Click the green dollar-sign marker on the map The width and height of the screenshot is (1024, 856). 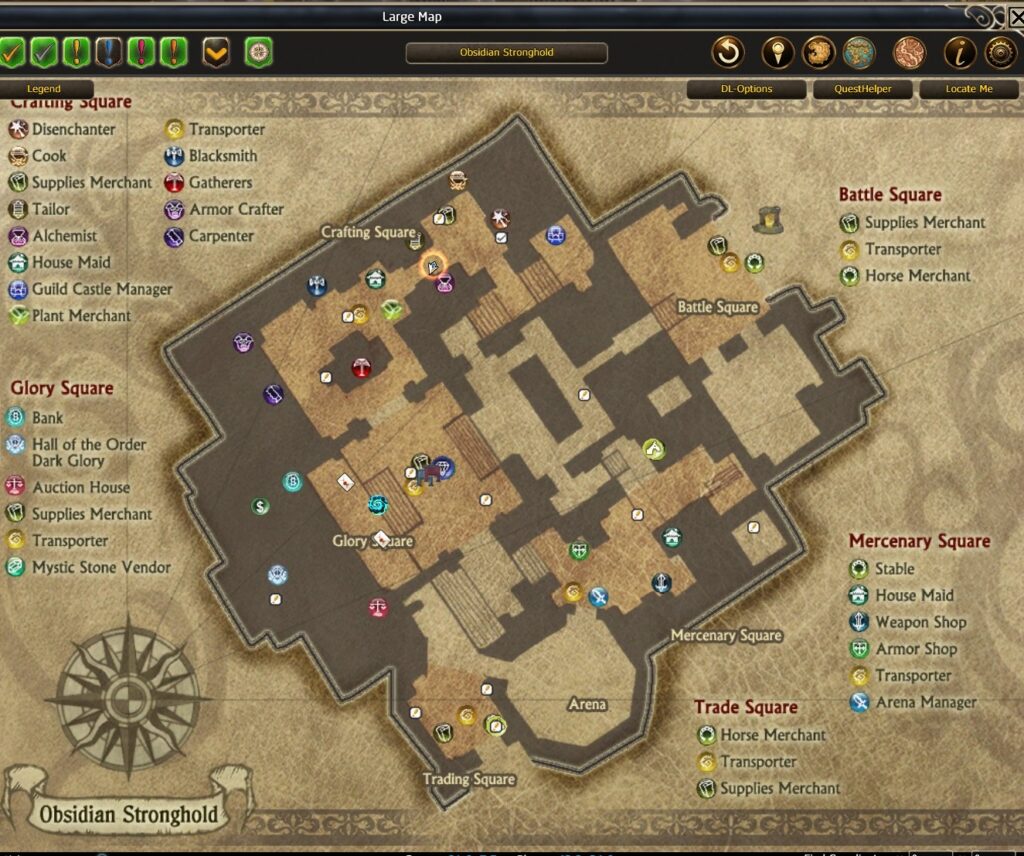(260, 506)
